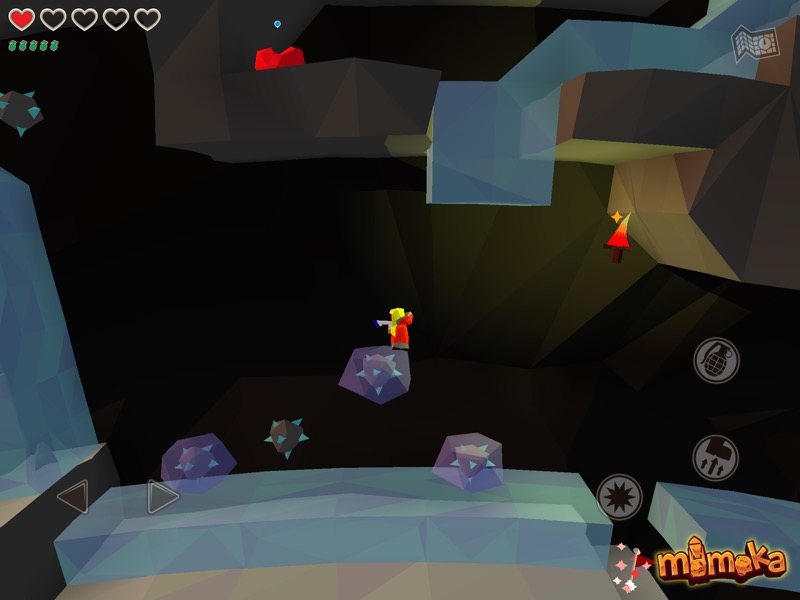Fire weapon using the burst button
The image size is (800, 600).
(619, 497)
